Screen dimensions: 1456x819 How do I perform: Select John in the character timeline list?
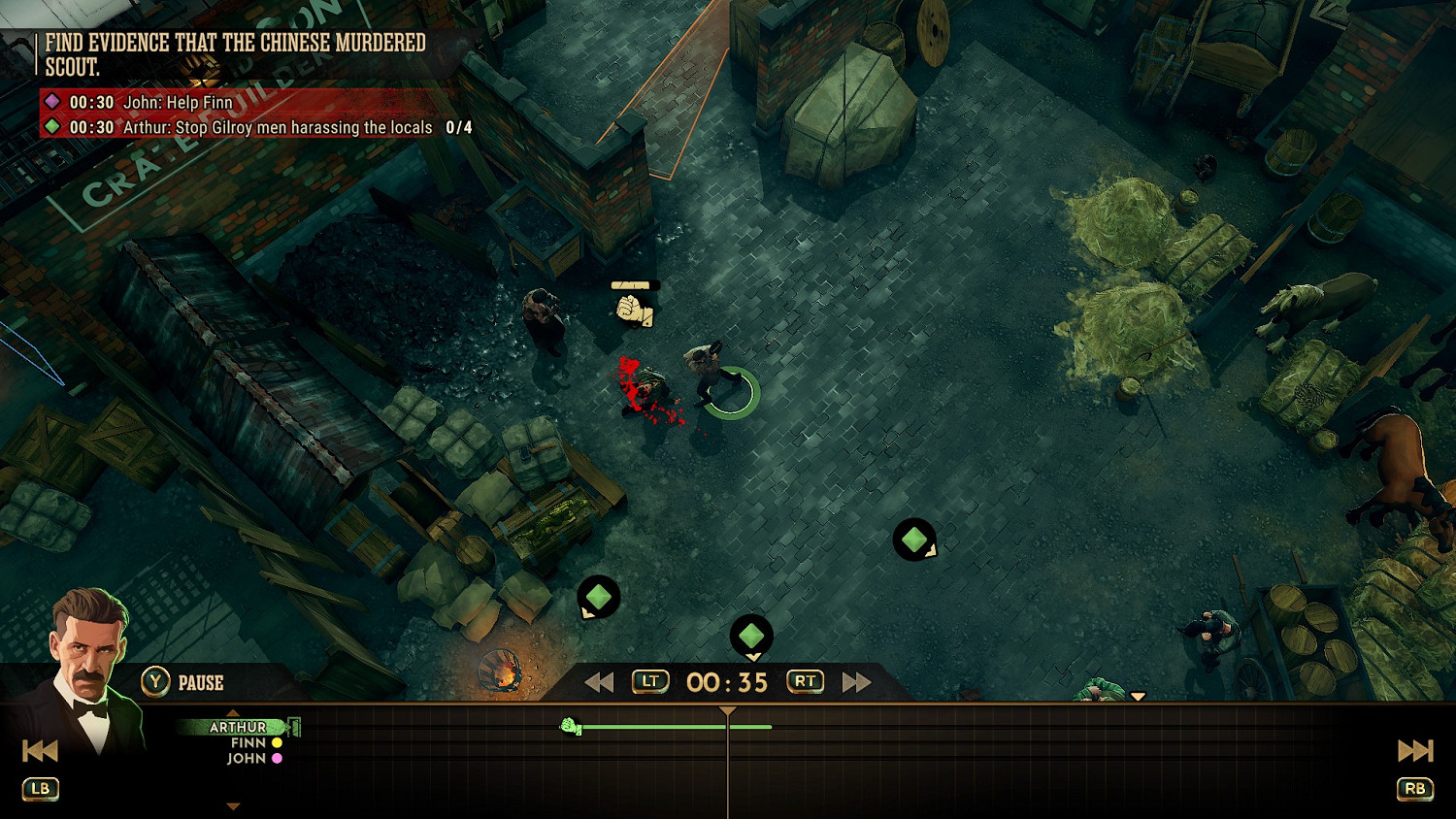[x=247, y=758]
